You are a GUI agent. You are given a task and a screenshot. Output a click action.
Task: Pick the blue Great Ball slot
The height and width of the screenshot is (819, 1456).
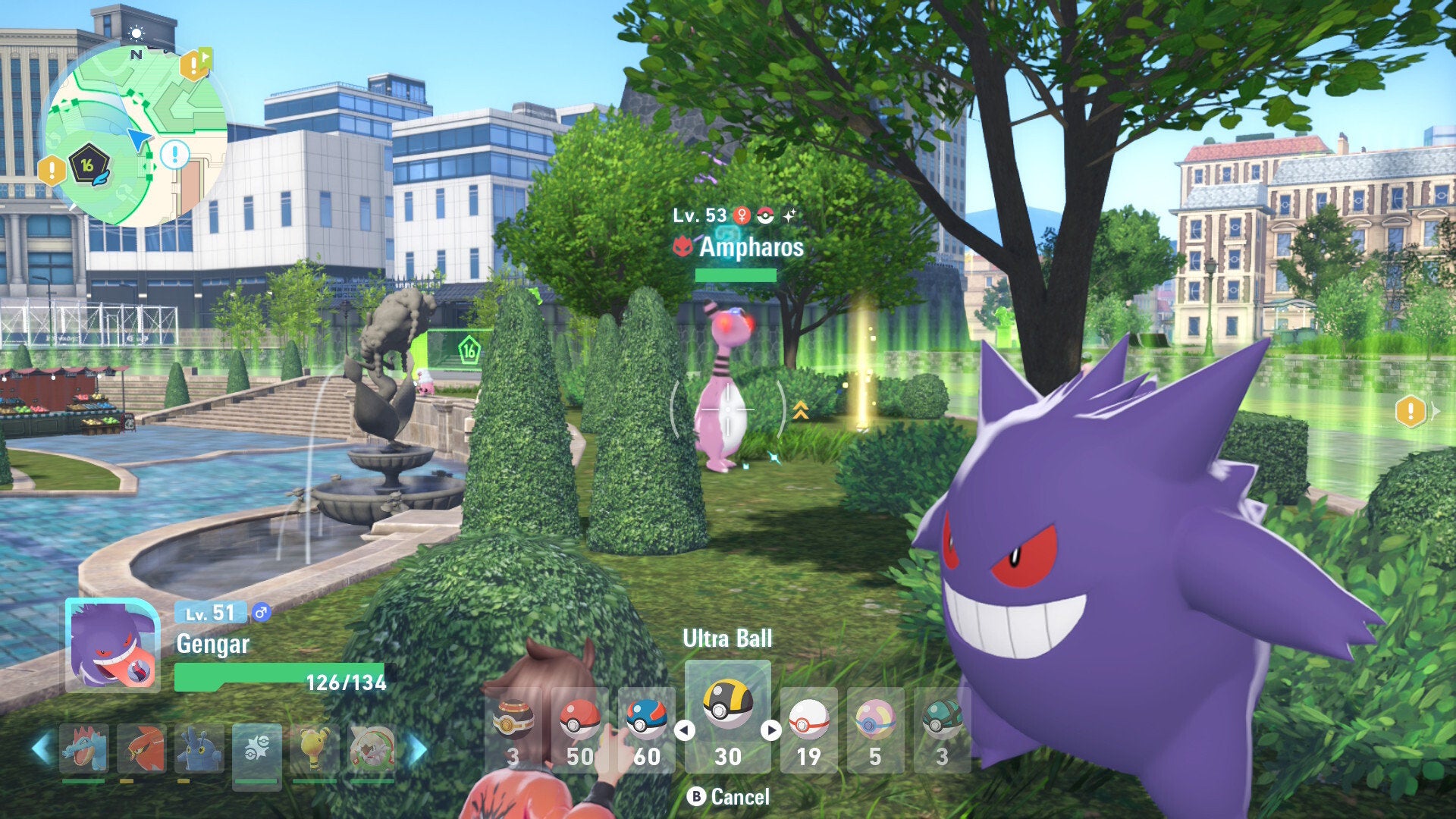646,728
